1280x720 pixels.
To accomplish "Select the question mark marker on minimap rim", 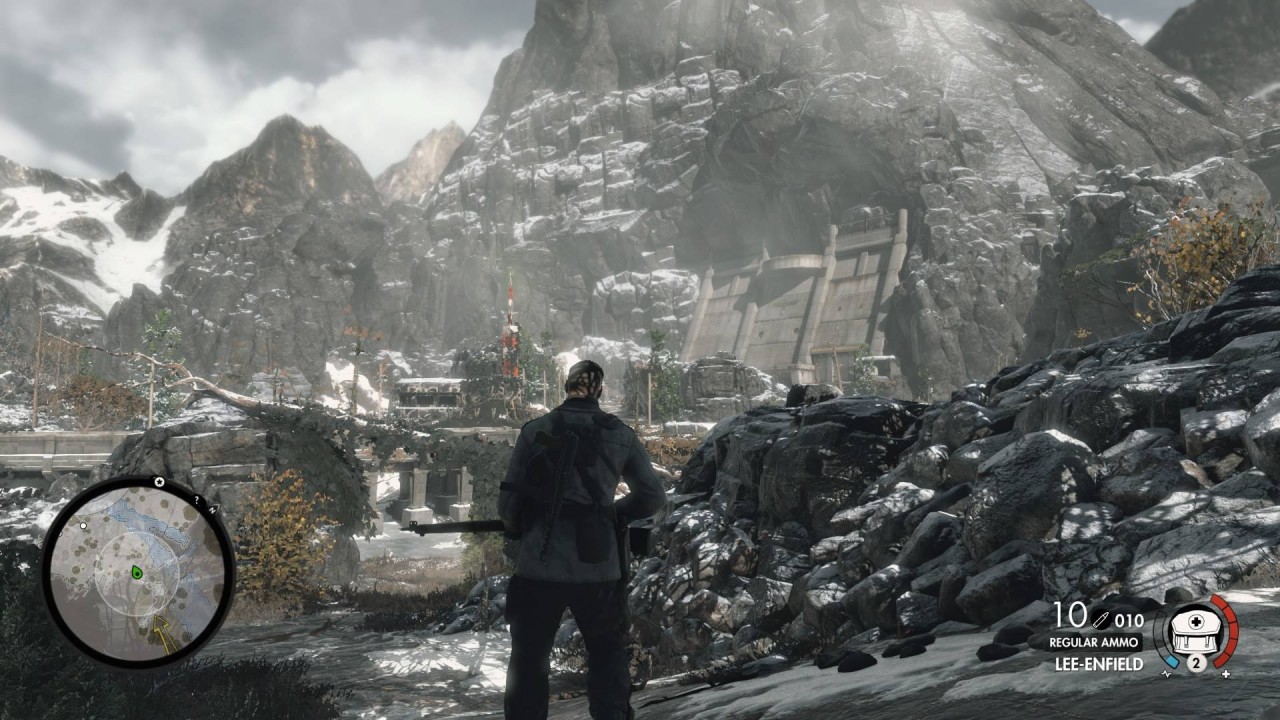I will [x=196, y=499].
